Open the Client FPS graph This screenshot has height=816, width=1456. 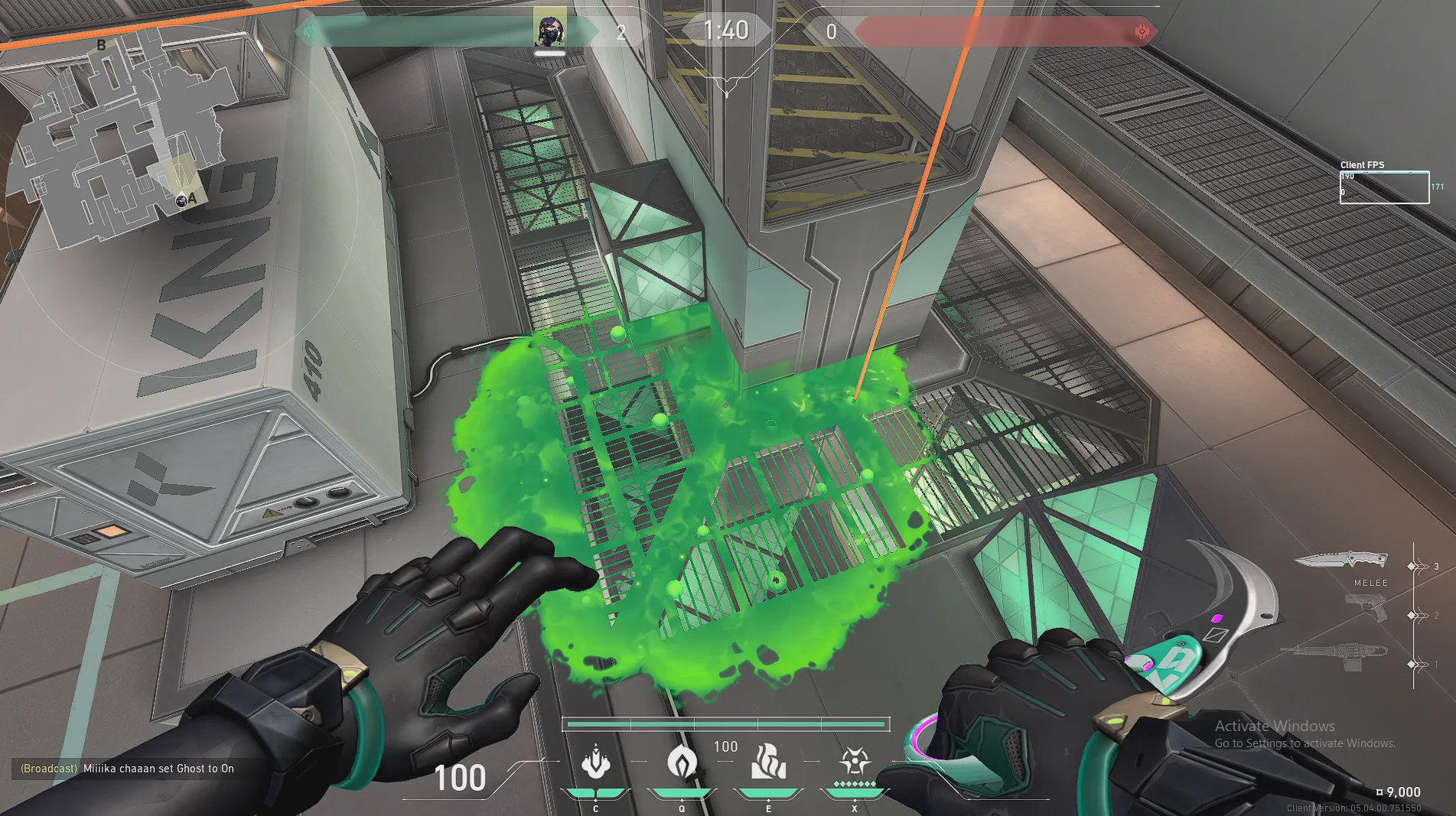point(1383,187)
